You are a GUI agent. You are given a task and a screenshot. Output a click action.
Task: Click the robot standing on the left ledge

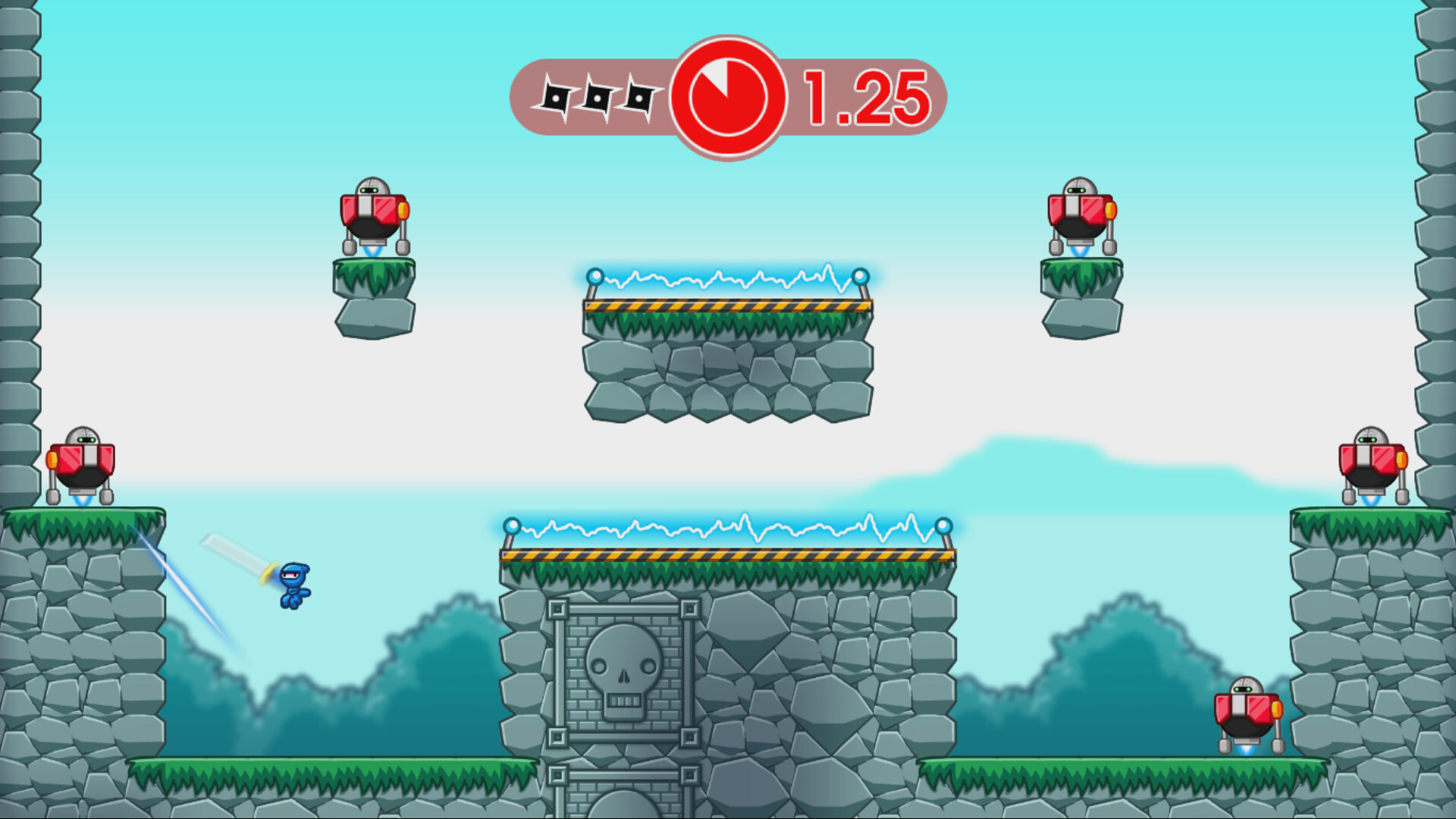coord(80,463)
